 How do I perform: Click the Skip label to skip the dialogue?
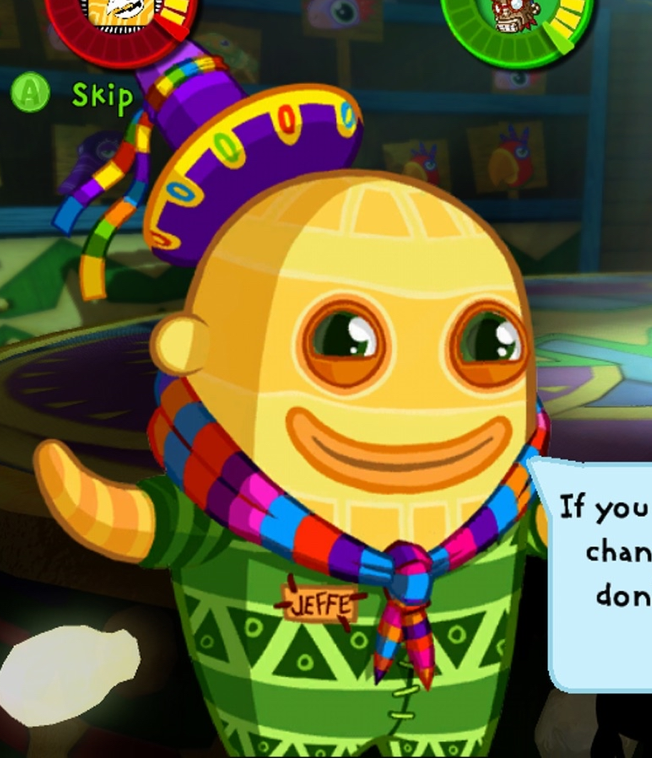[x=102, y=96]
